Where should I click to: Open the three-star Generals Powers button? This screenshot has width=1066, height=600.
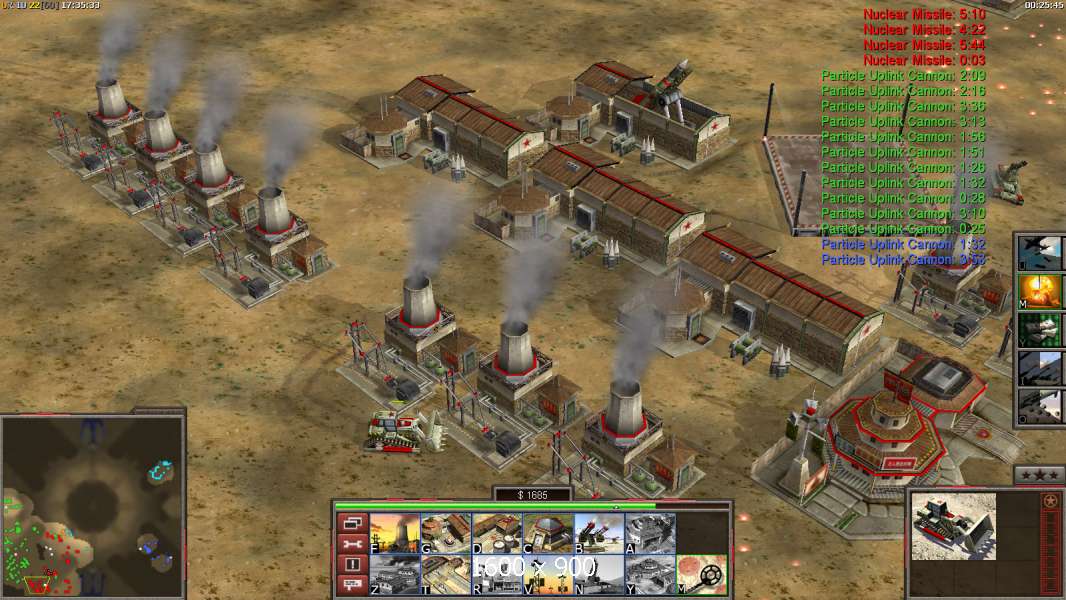(x=1038, y=475)
